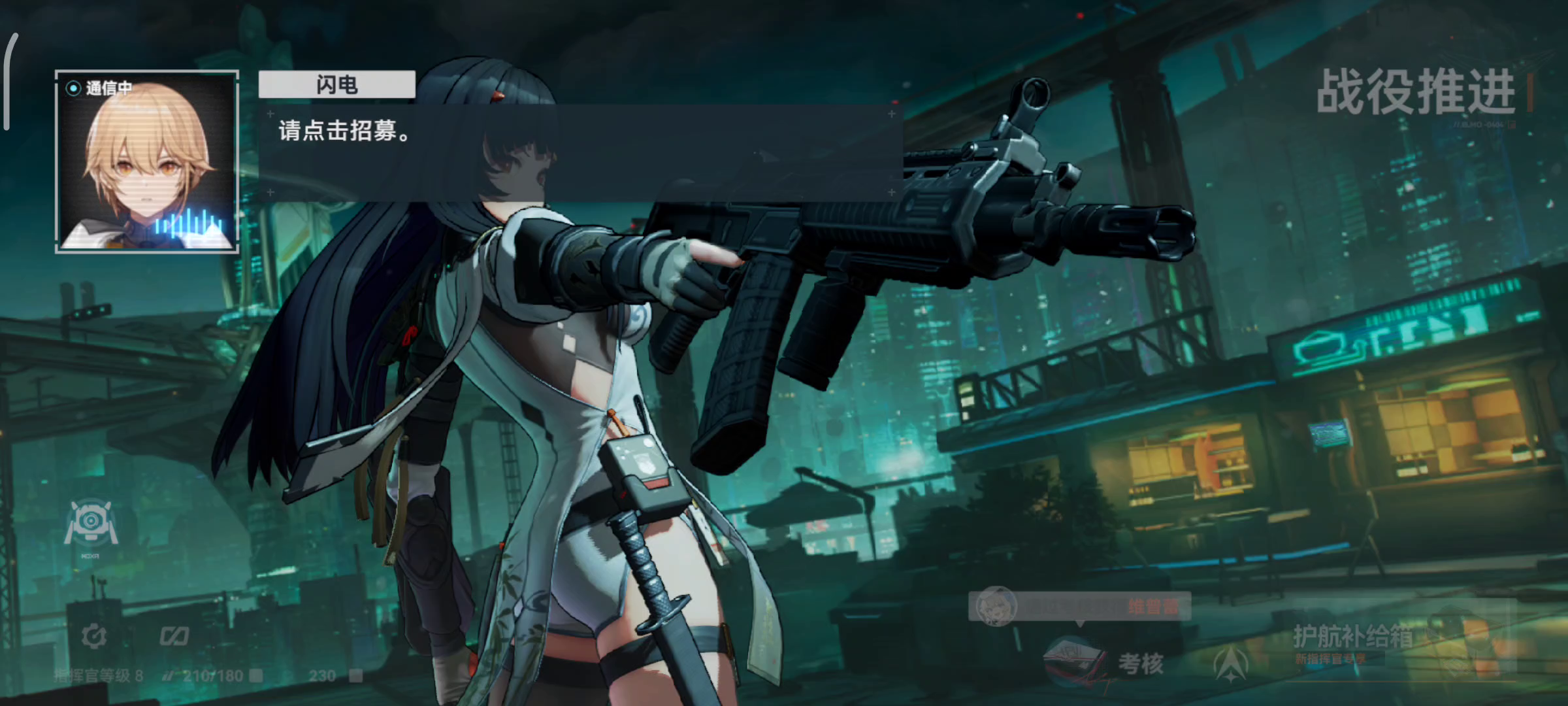Screen dimensions: 1568x706
Task: Tap the robot drone icon
Action: 91,523
